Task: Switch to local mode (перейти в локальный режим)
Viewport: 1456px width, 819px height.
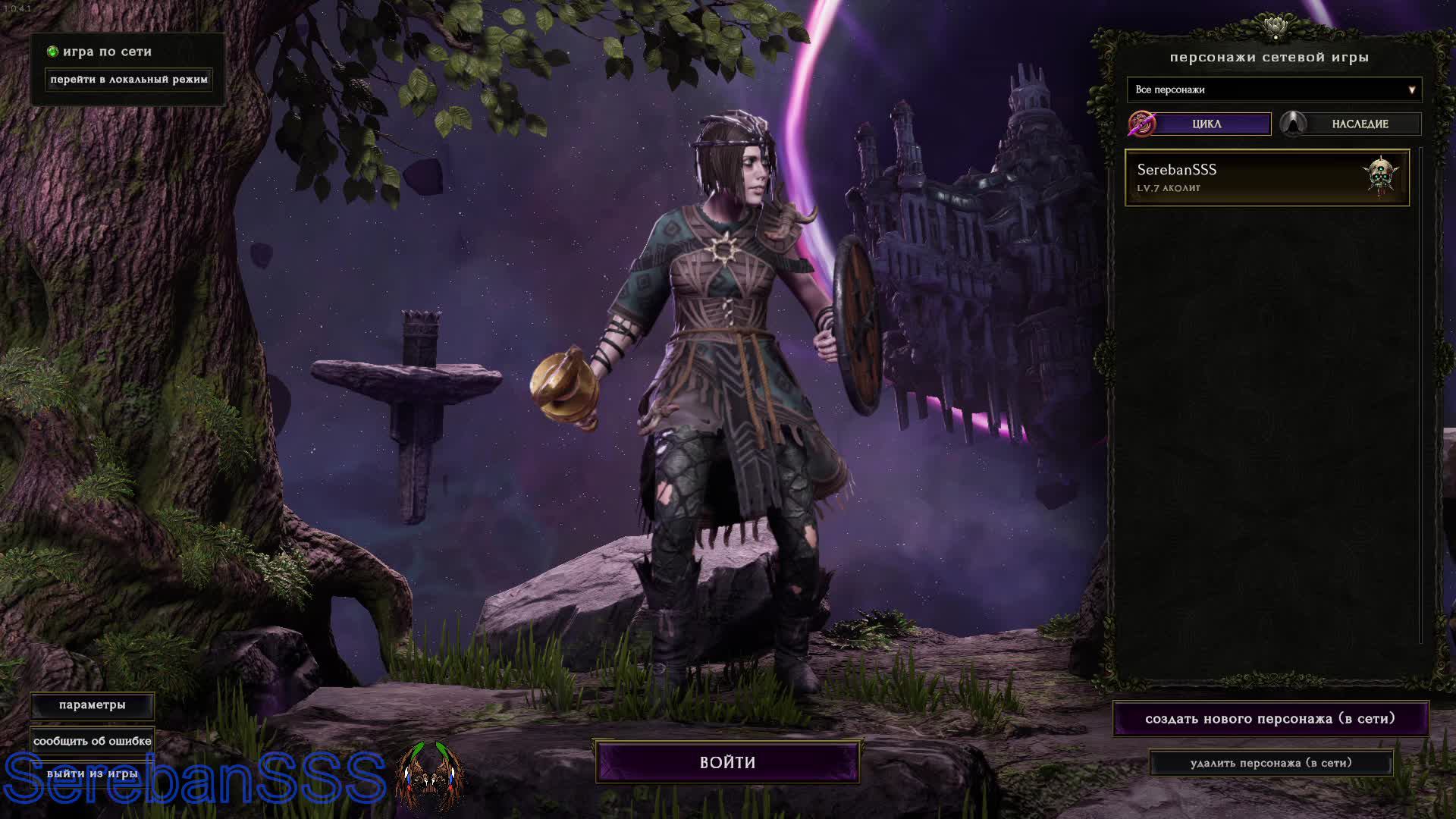Action: [x=128, y=80]
